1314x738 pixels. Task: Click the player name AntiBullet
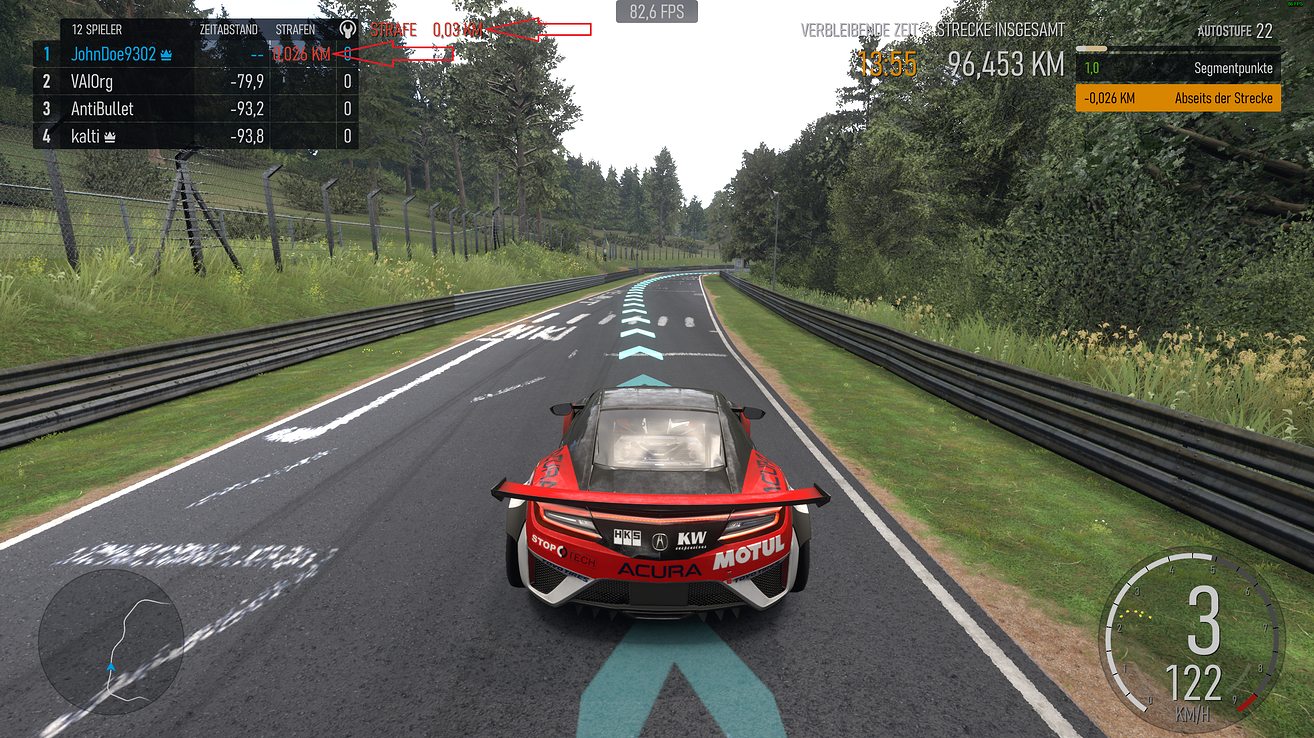click(102, 109)
